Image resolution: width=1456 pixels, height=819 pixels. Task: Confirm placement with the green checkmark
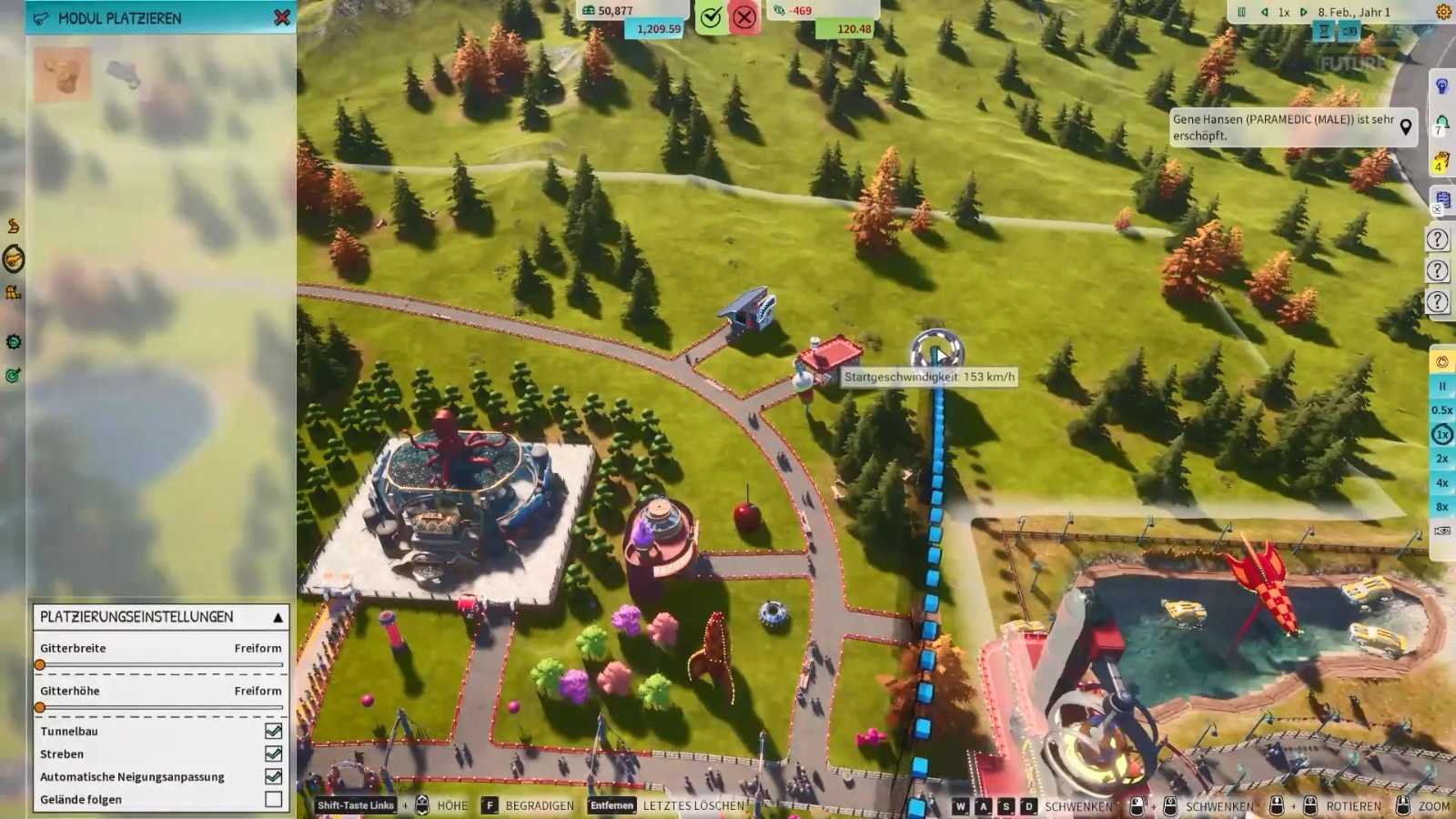[711, 17]
